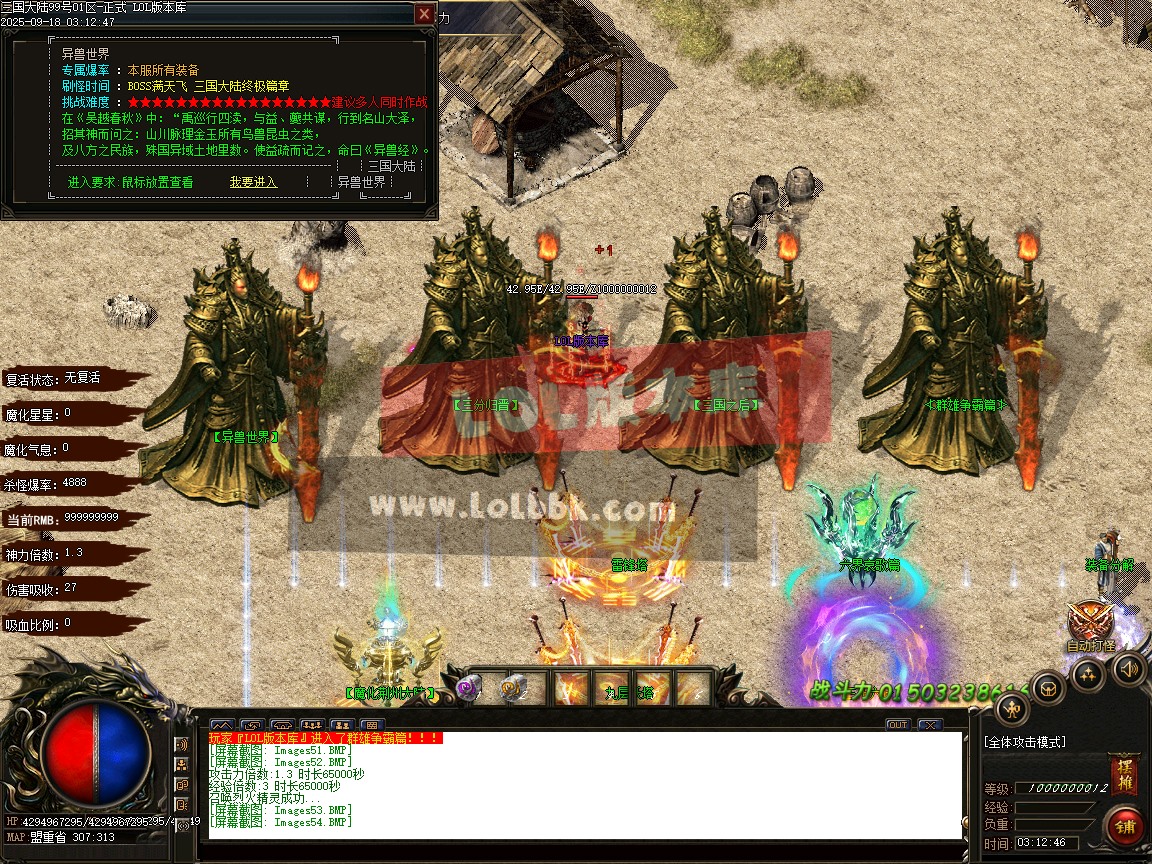Close the chat panel with the X button
The height and width of the screenshot is (864, 1152).
coord(930,725)
